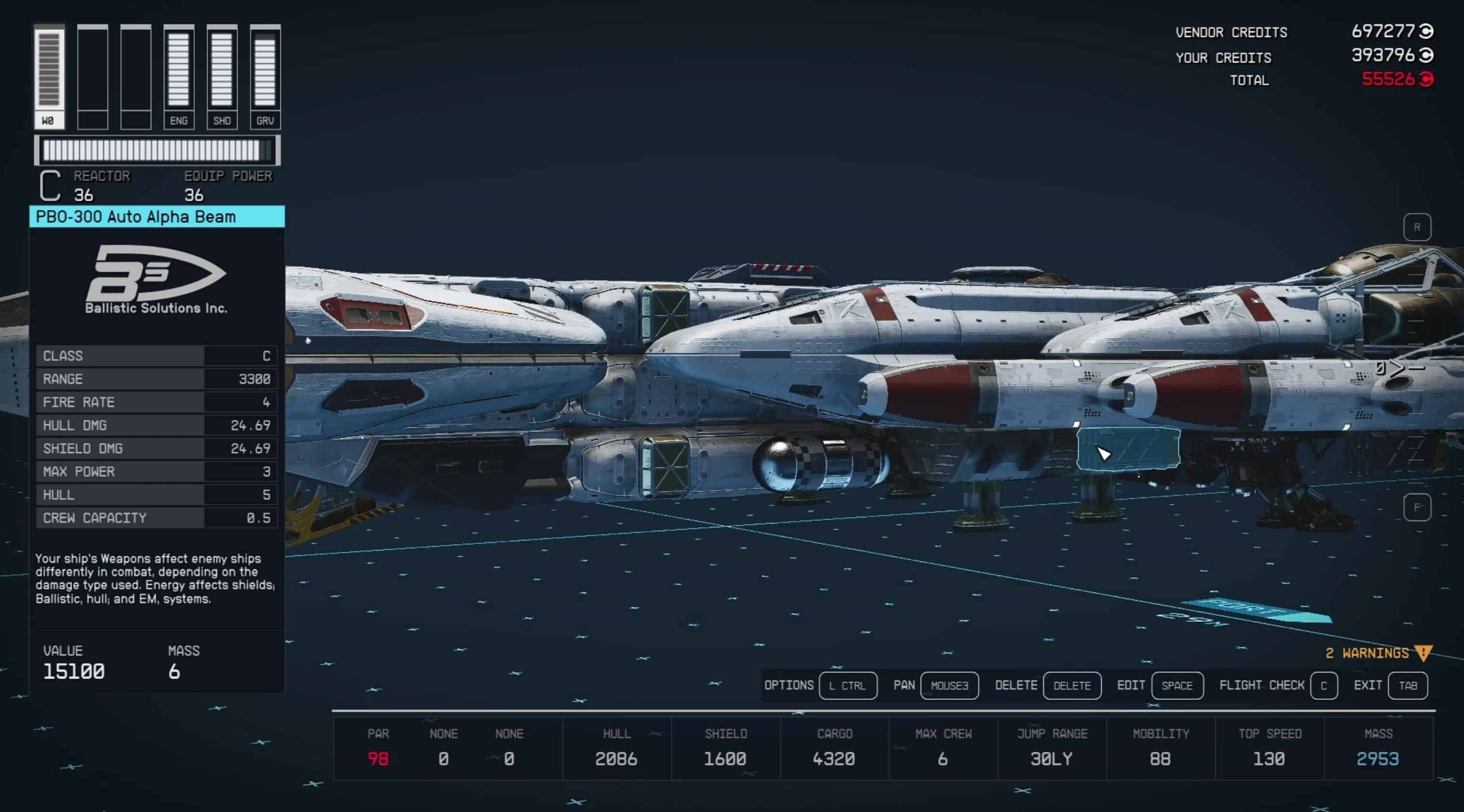Click the R rotate control on the right edge

click(x=1418, y=226)
